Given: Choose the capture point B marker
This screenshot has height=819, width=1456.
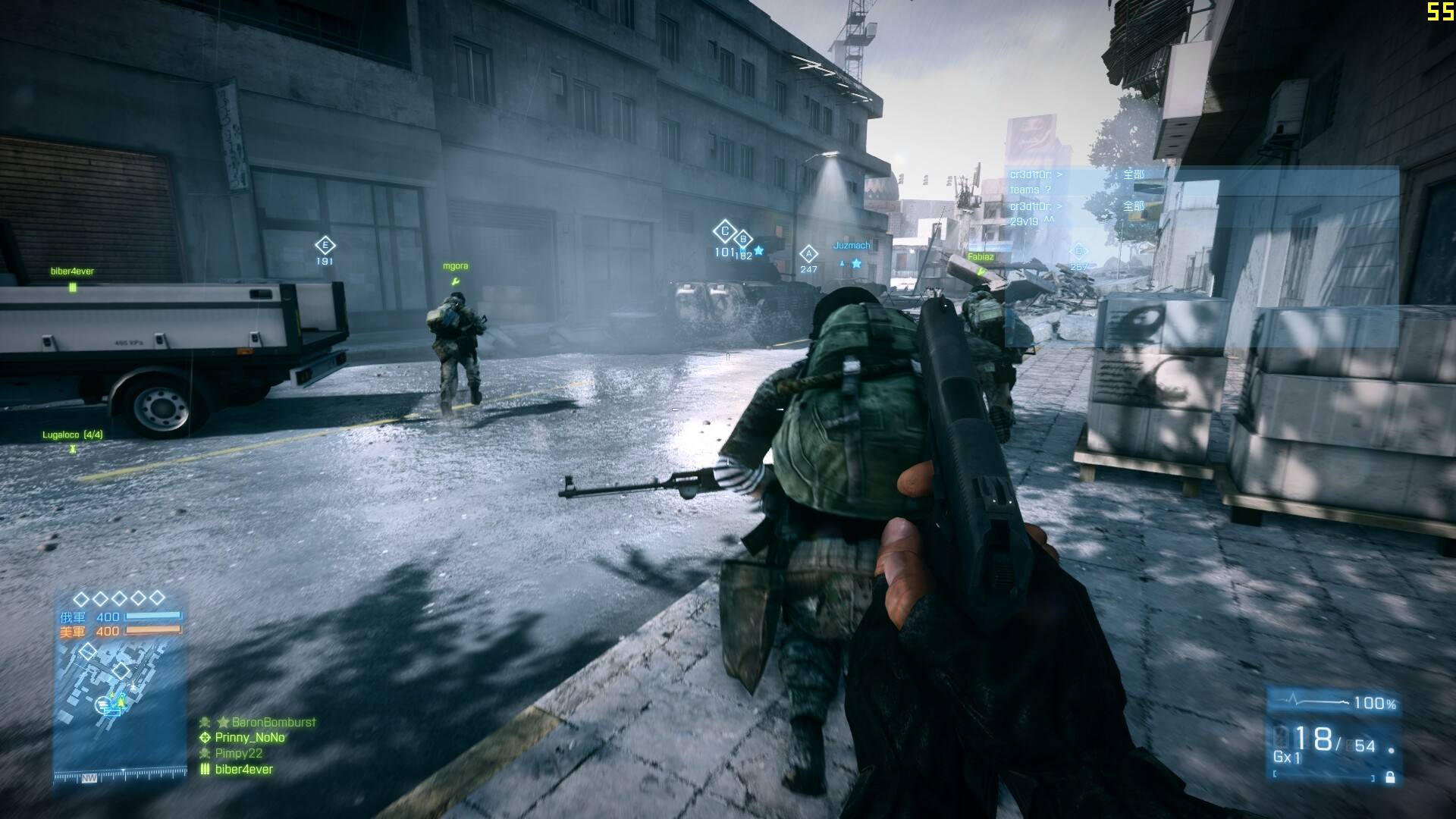Looking at the screenshot, I should [743, 240].
